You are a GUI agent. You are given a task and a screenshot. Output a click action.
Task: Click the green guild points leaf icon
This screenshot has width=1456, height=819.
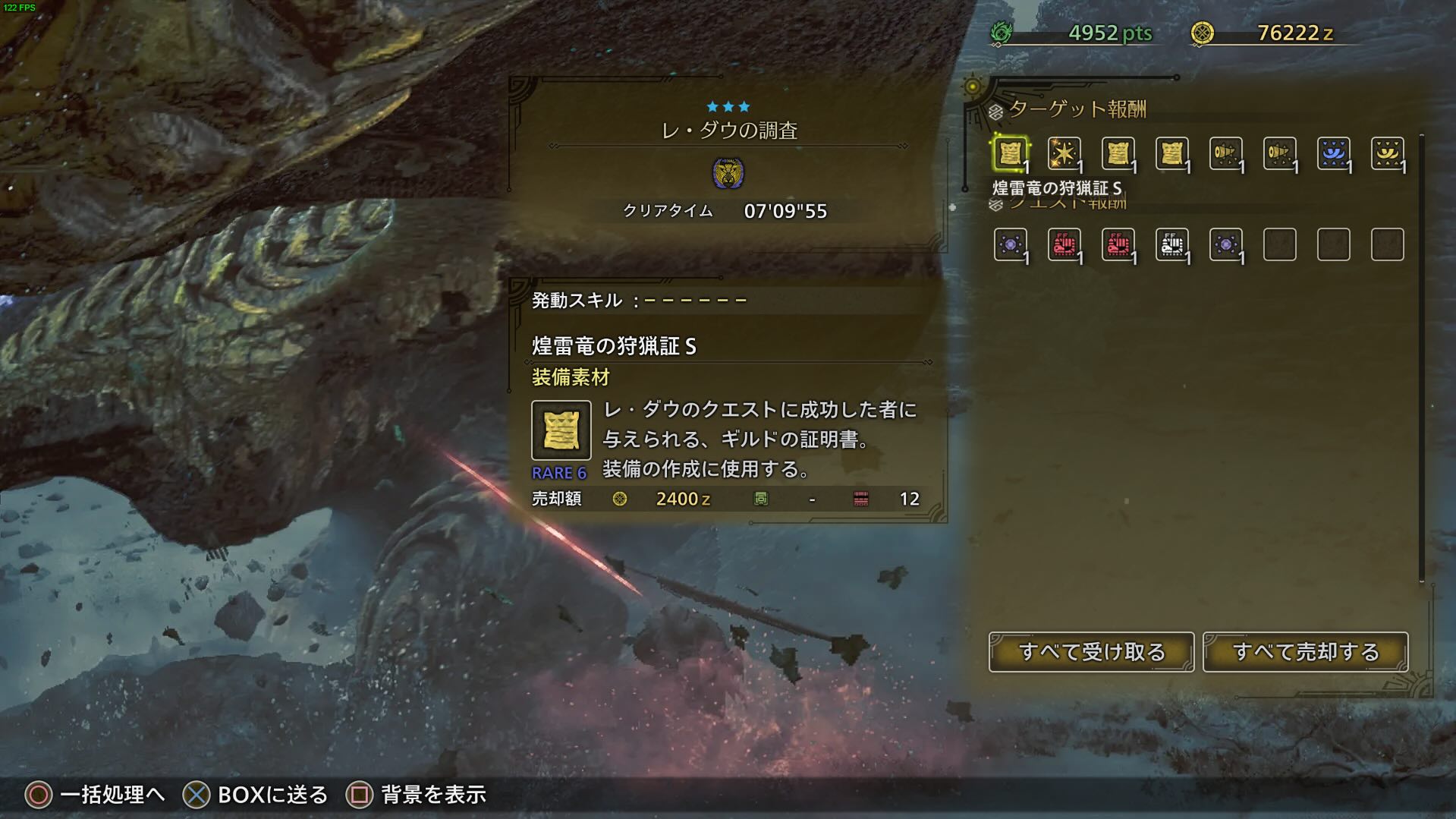tap(1004, 33)
